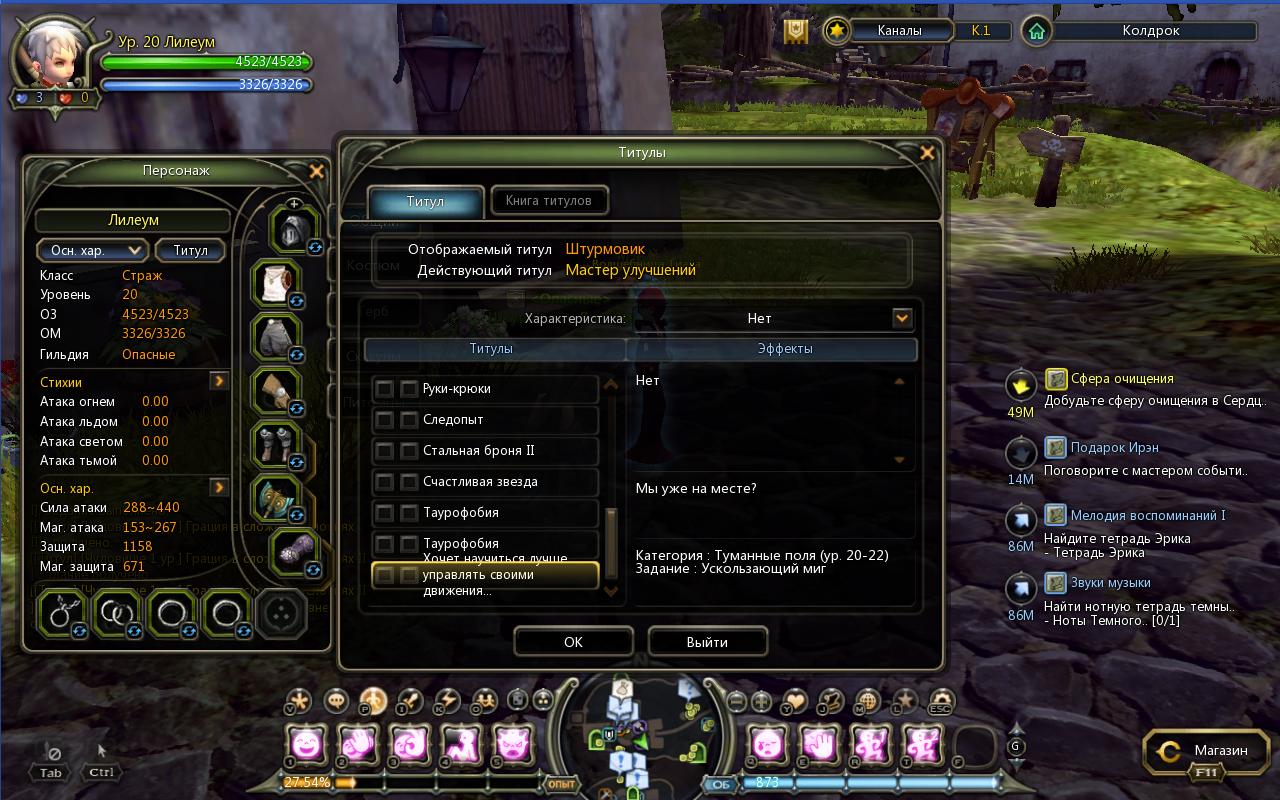
Task: Click the circular minimap
Action: [x=640, y=735]
